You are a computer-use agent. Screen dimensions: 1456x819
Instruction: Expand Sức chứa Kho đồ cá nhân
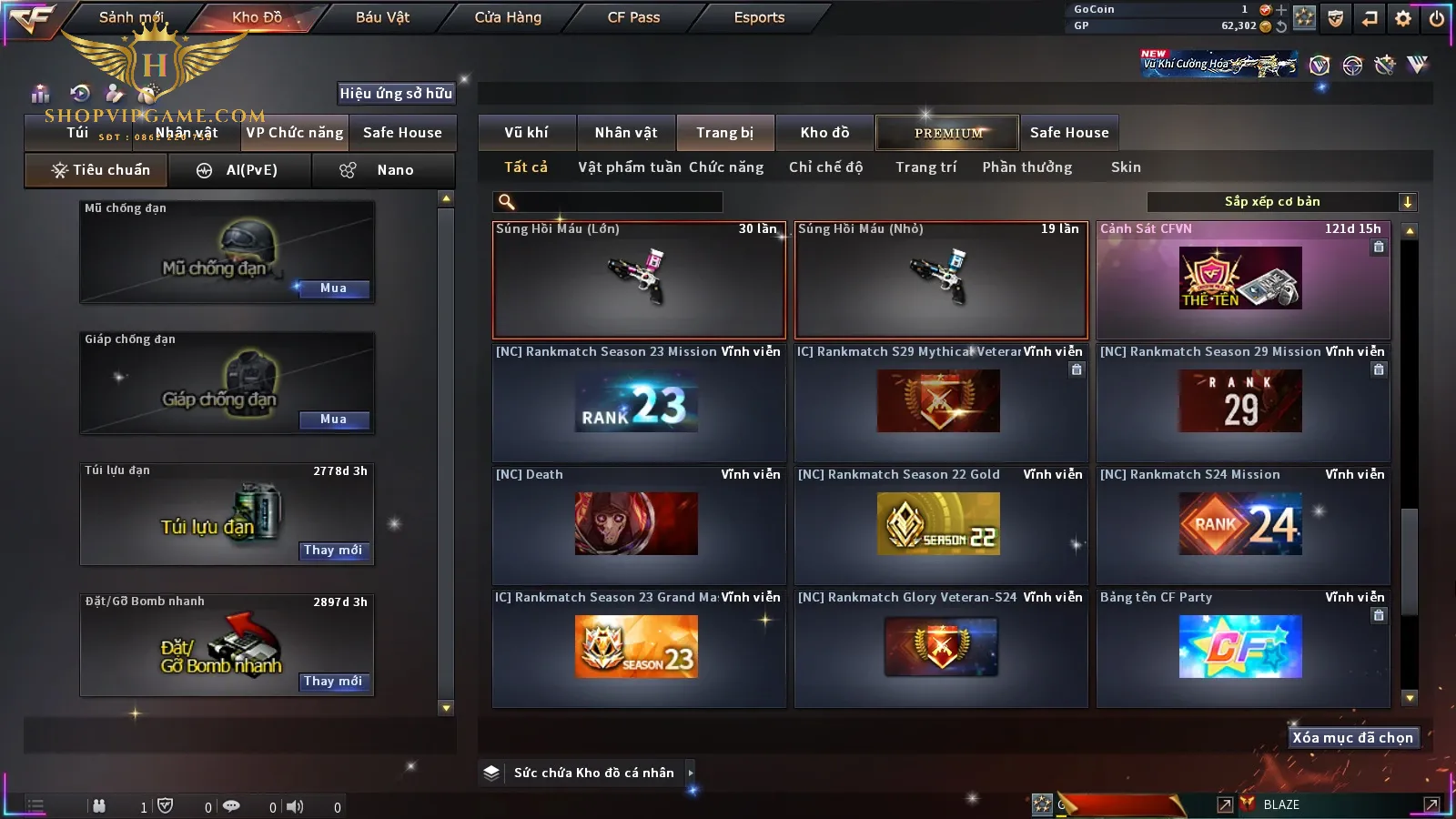(691, 773)
